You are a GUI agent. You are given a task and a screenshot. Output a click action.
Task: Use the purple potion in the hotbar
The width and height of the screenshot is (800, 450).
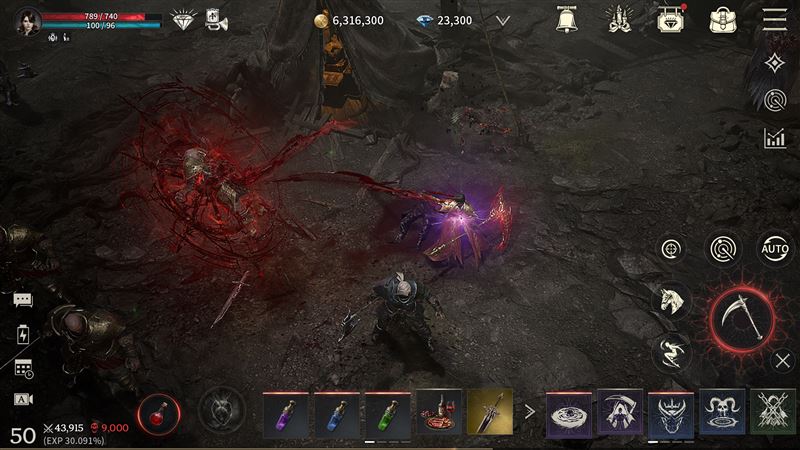tap(286, 412)
